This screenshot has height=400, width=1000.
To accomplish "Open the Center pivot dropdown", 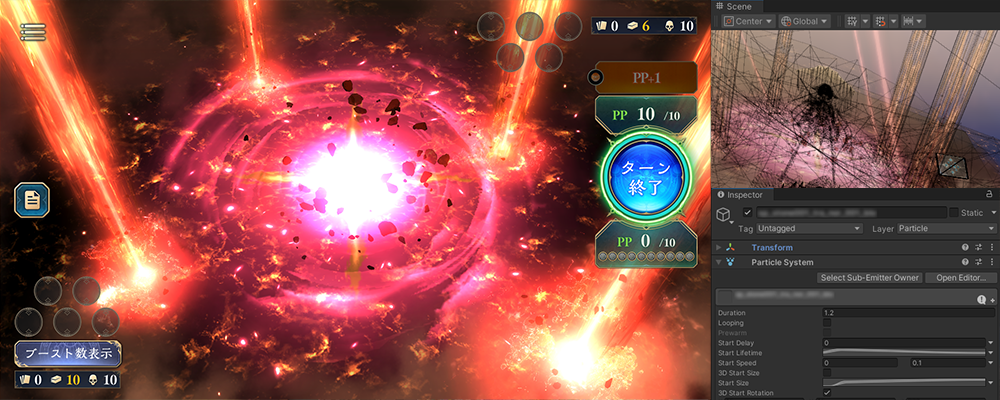I will 749,20.
